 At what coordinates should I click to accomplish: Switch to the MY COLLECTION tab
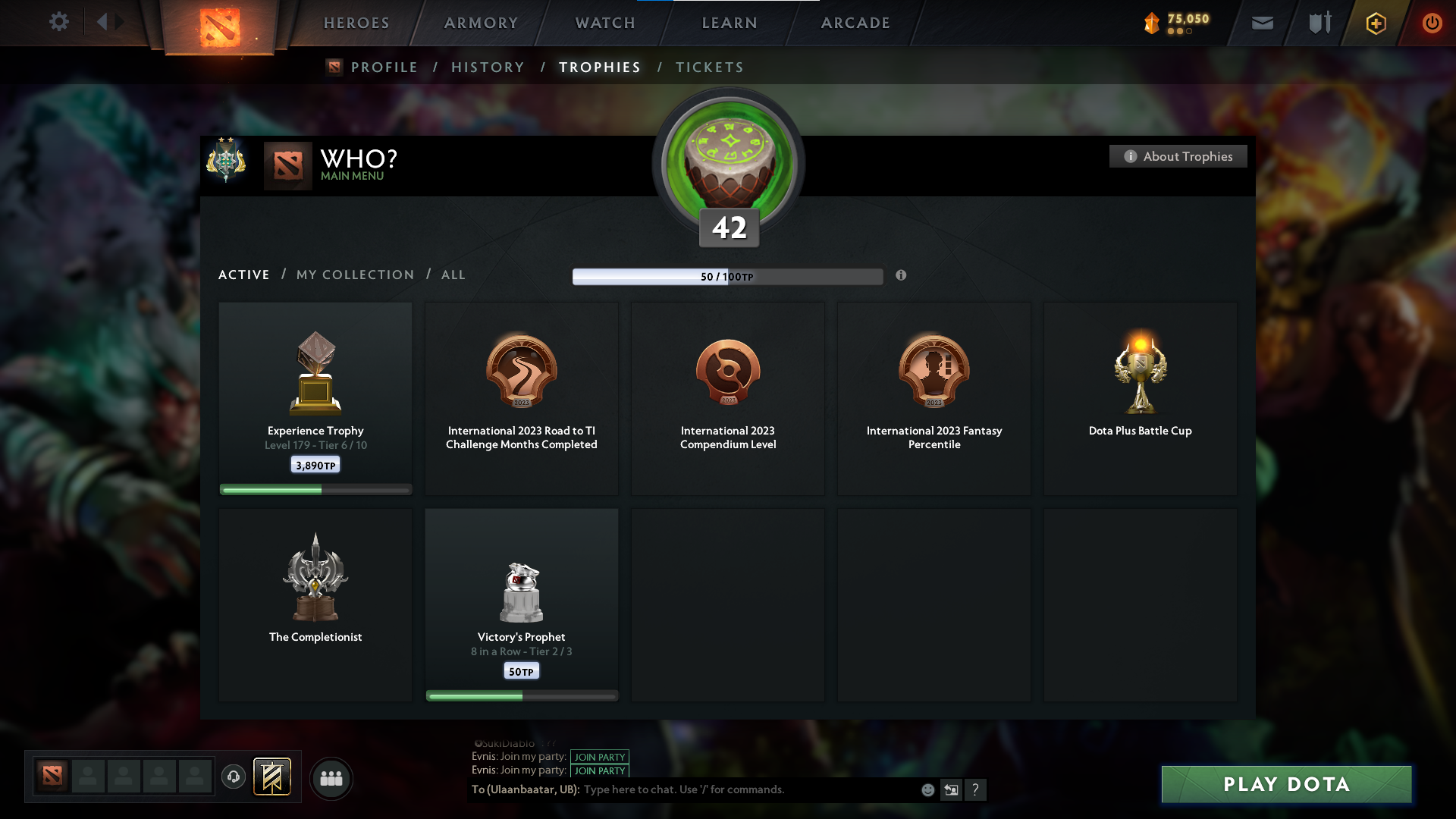354,275
